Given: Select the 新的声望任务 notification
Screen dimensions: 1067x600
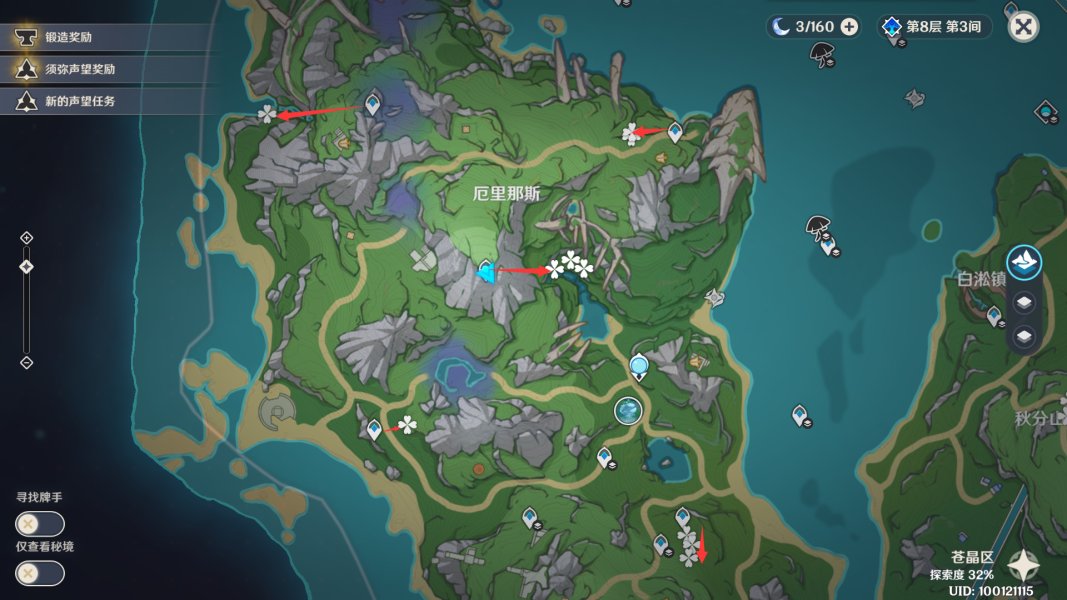Looking at the screenshot, I should point(80,101).
